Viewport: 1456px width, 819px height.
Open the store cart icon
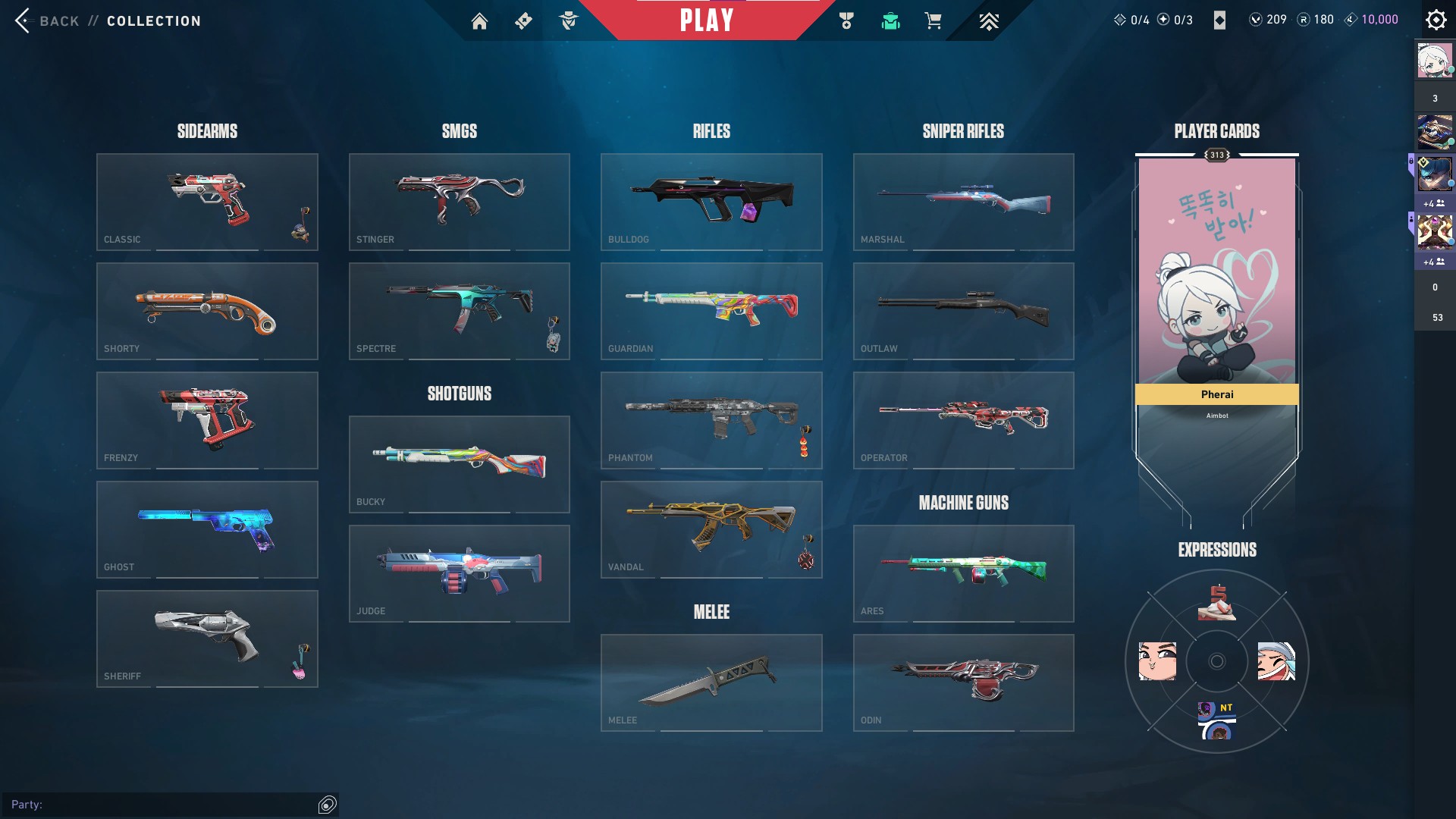pos(933,21)
